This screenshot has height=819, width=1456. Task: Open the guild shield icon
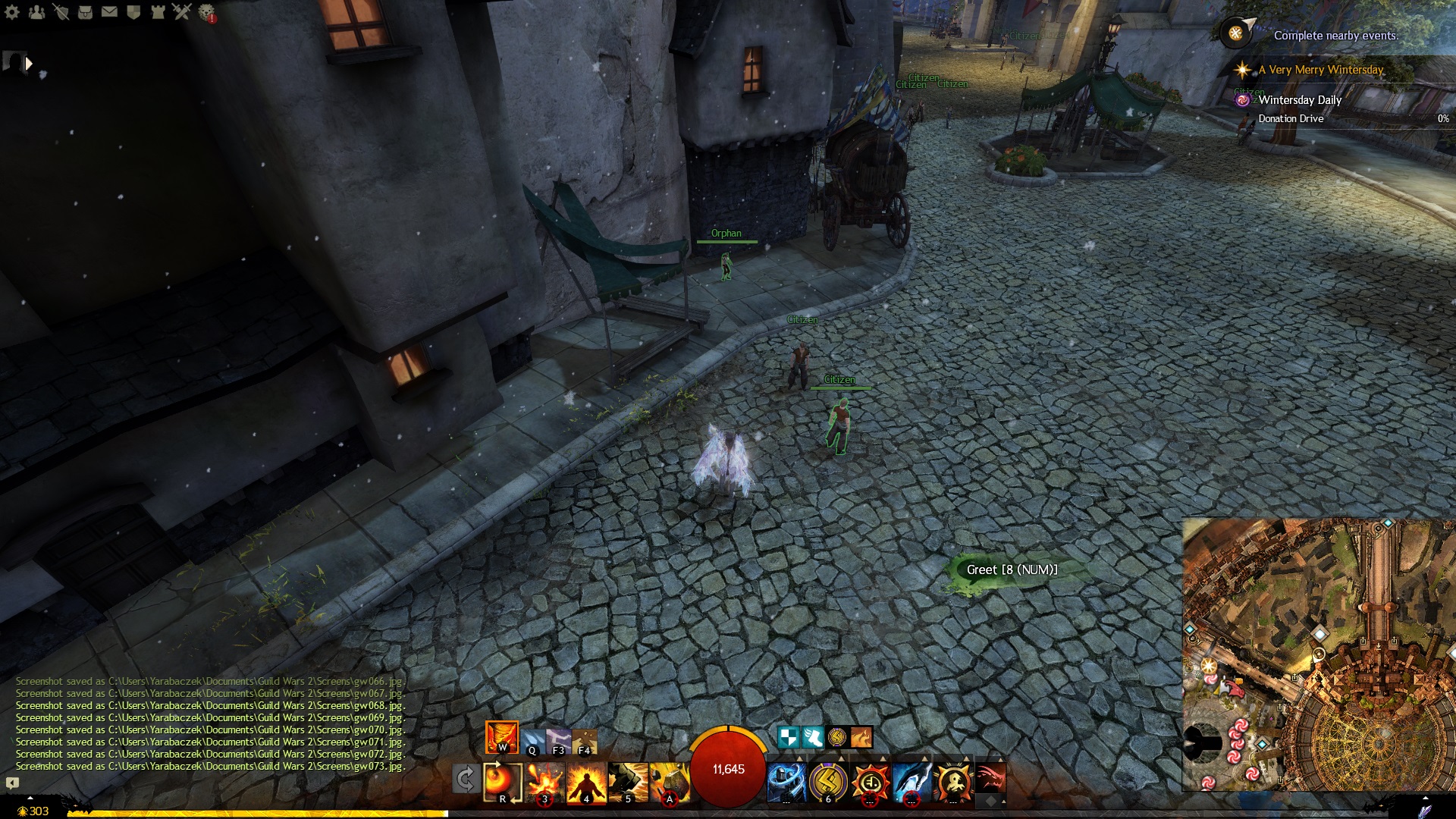tap(133, 11)
